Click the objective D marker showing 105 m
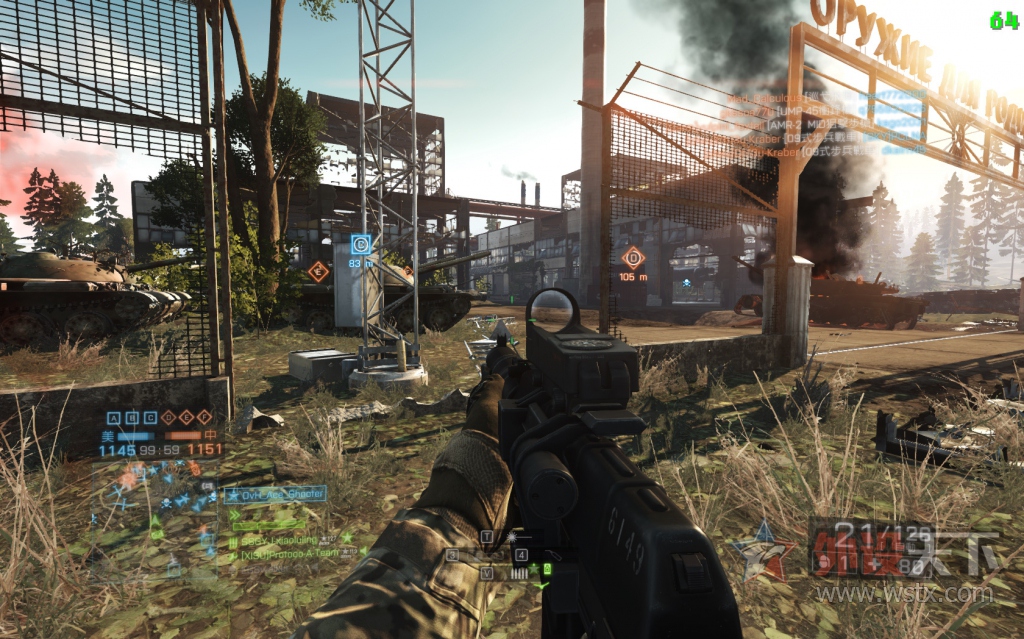This screenshot has height=639, width=1024. click(x=633, y=257)
